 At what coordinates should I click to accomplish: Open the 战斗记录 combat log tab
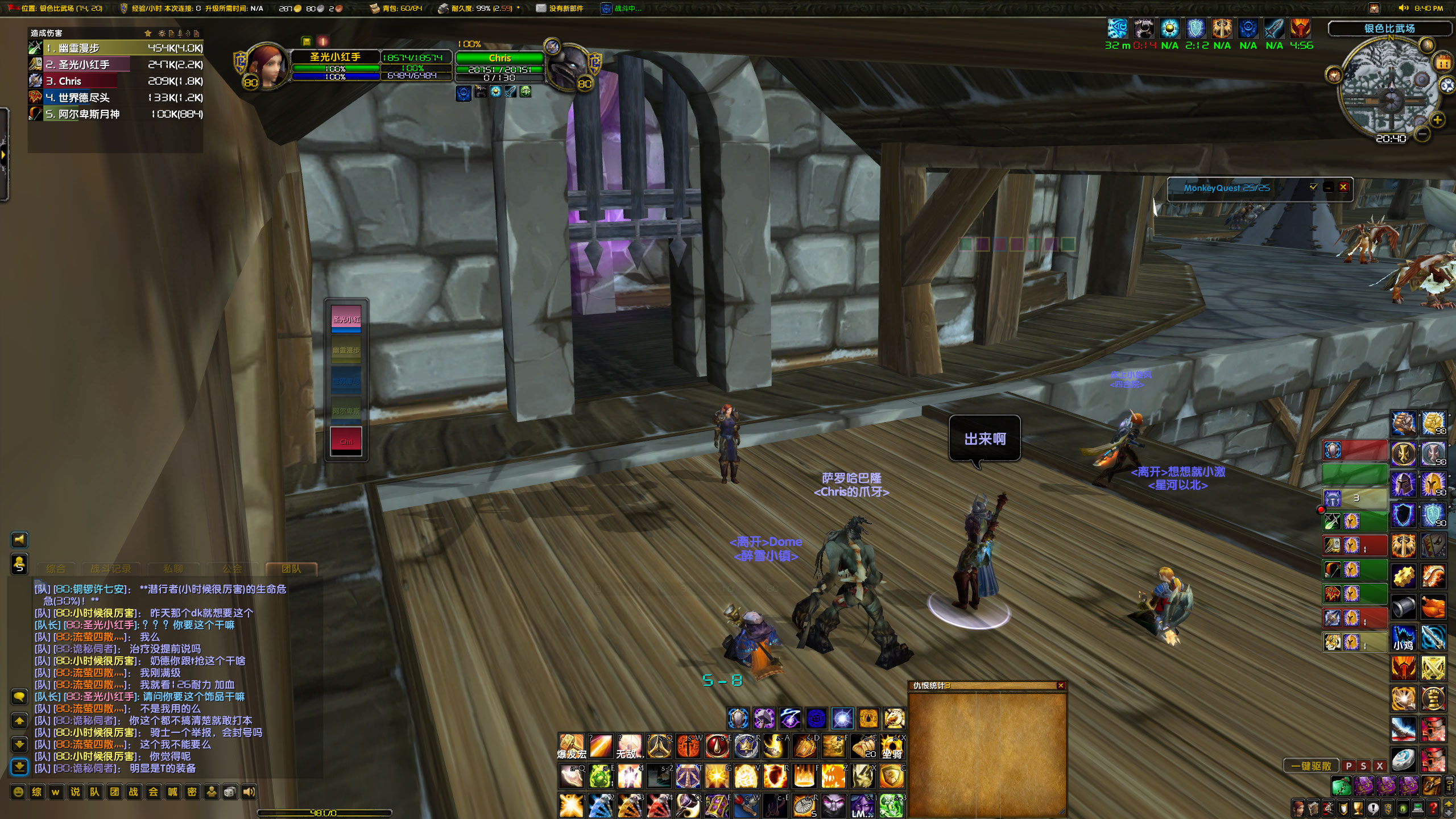pos(111,569)
